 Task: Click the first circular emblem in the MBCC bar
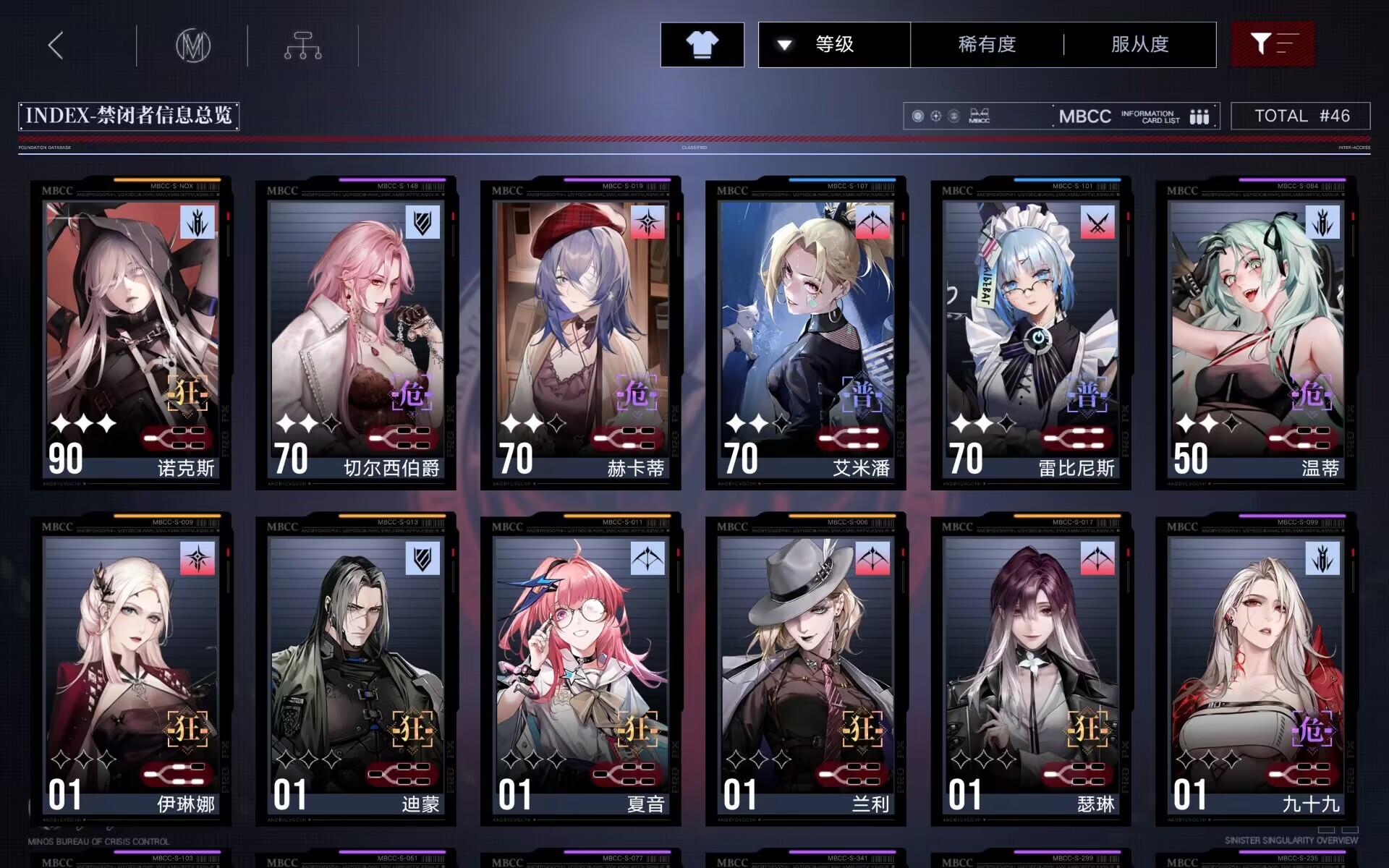point(917,116)
